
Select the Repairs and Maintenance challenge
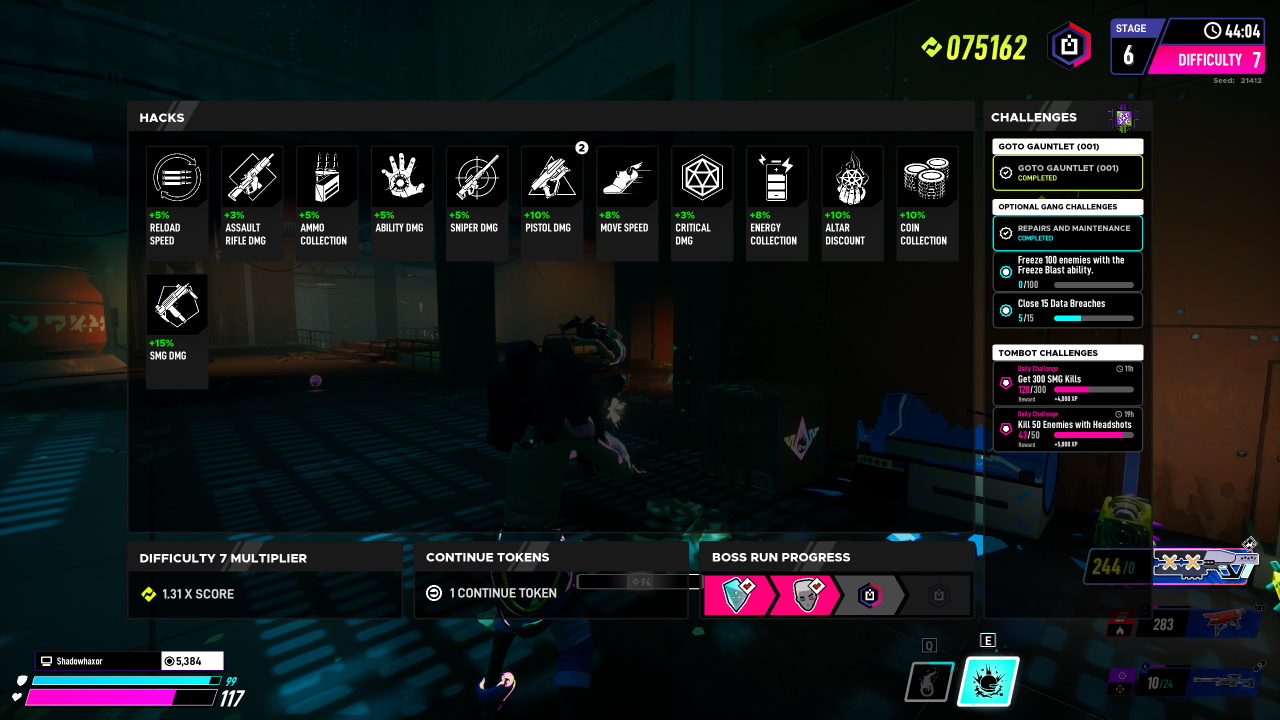point(1067,233)
